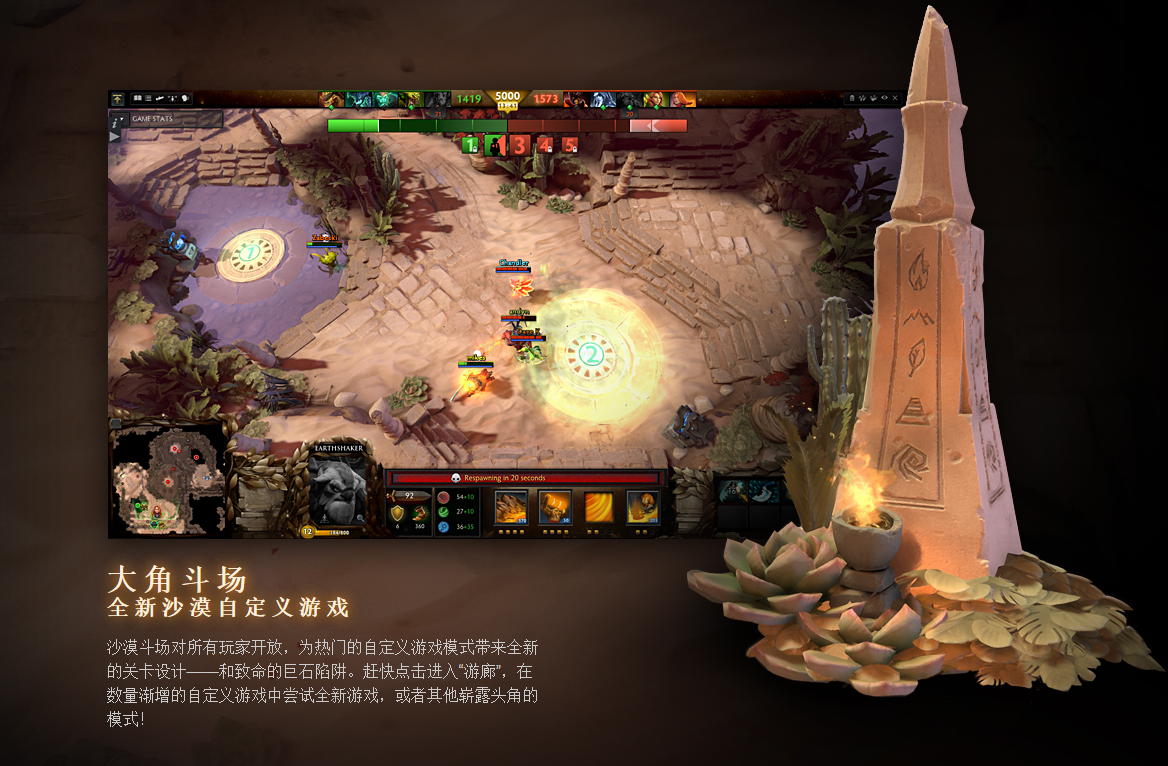Open the top-left main menu icon
Image resolution: width=1168 pixels, height=766 pixels.
point(117,99)
